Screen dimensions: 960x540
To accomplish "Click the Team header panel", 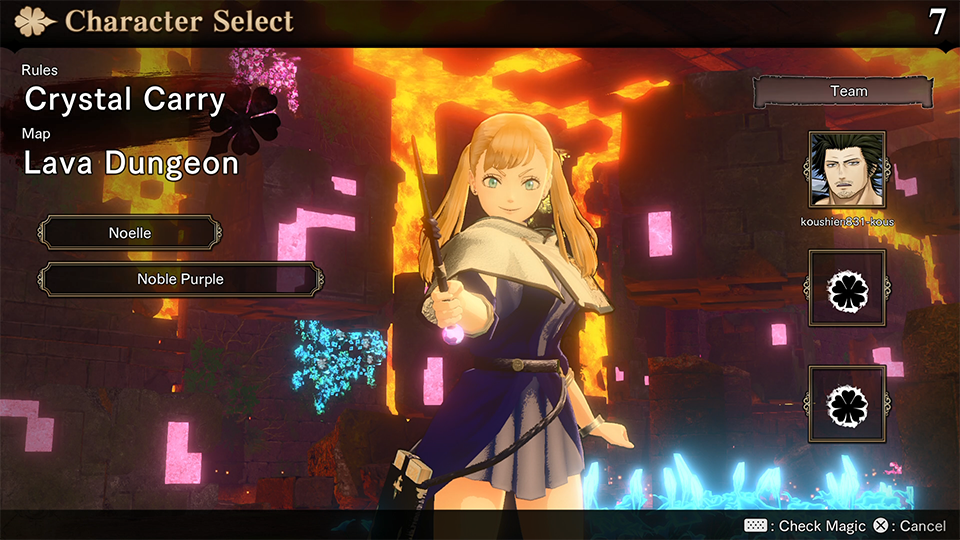I will coord(848,91).
